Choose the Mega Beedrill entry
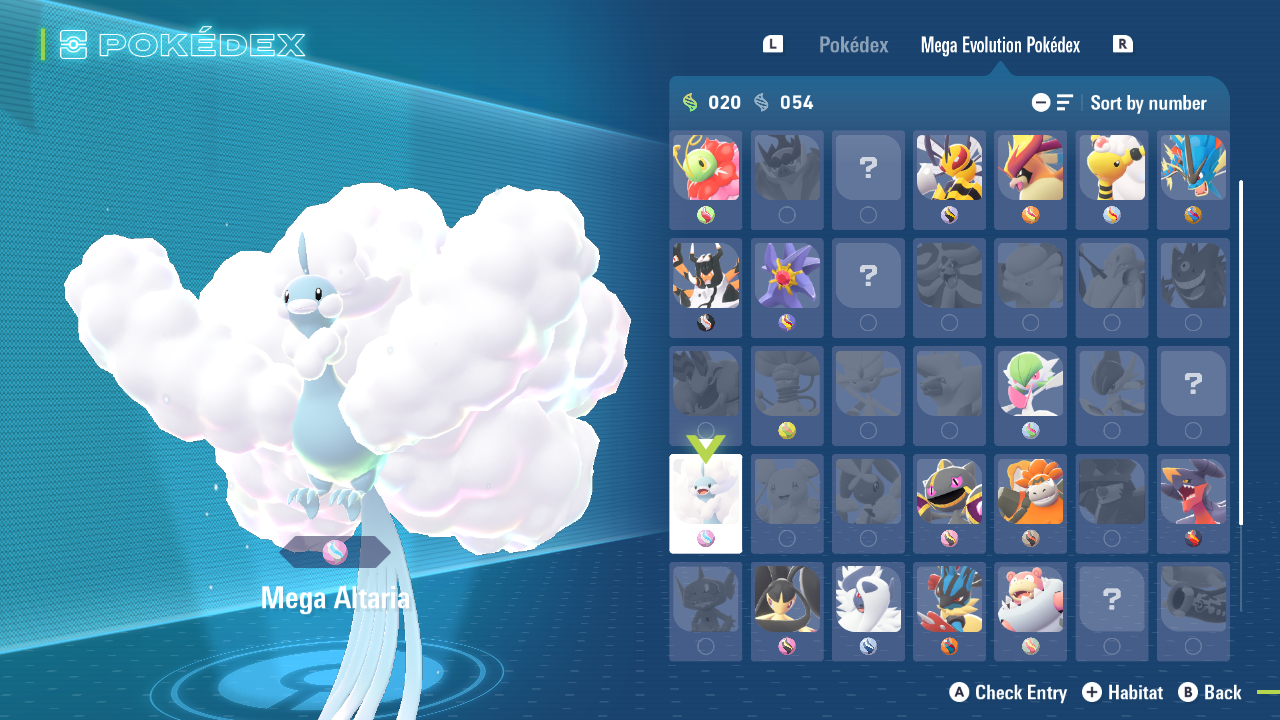The width and height of the screenshot is (1280, 720). click(949, 168)
